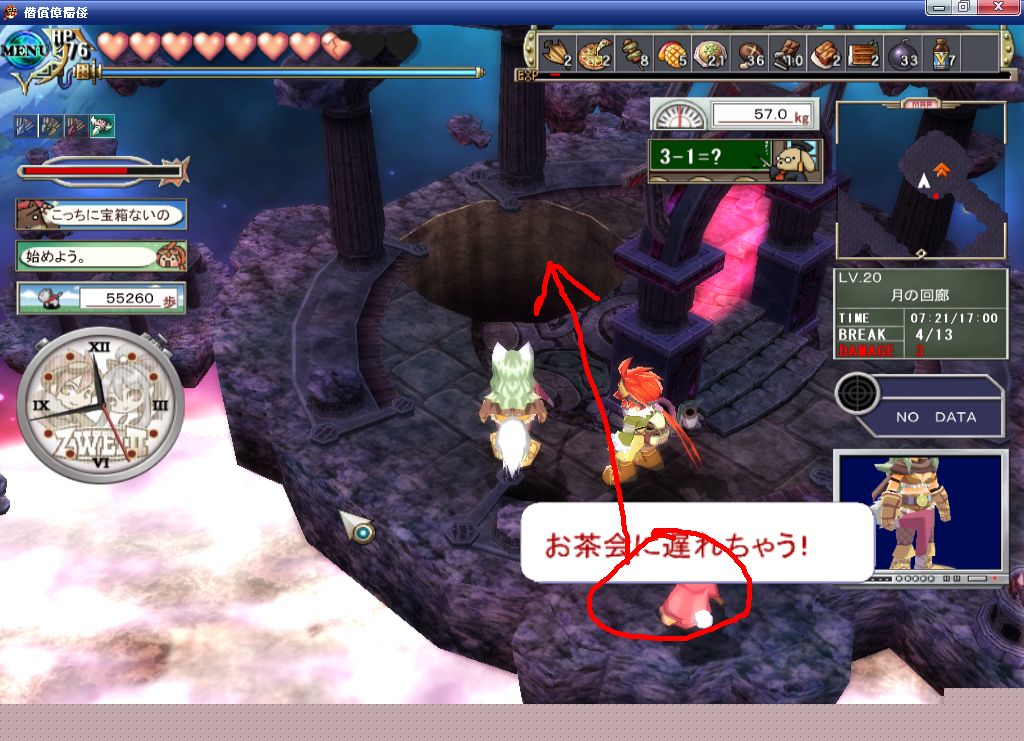Close the game window
The width and height of the screenshot is (1024, 741).
(1005, 7)
